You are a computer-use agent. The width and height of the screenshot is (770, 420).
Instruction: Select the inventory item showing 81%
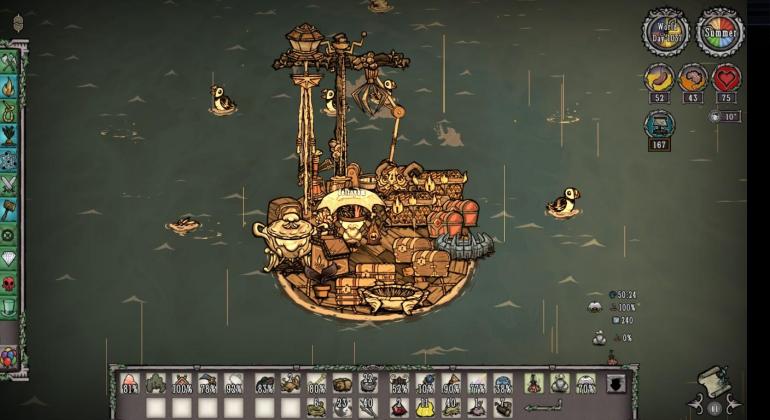tap(129, 383)
